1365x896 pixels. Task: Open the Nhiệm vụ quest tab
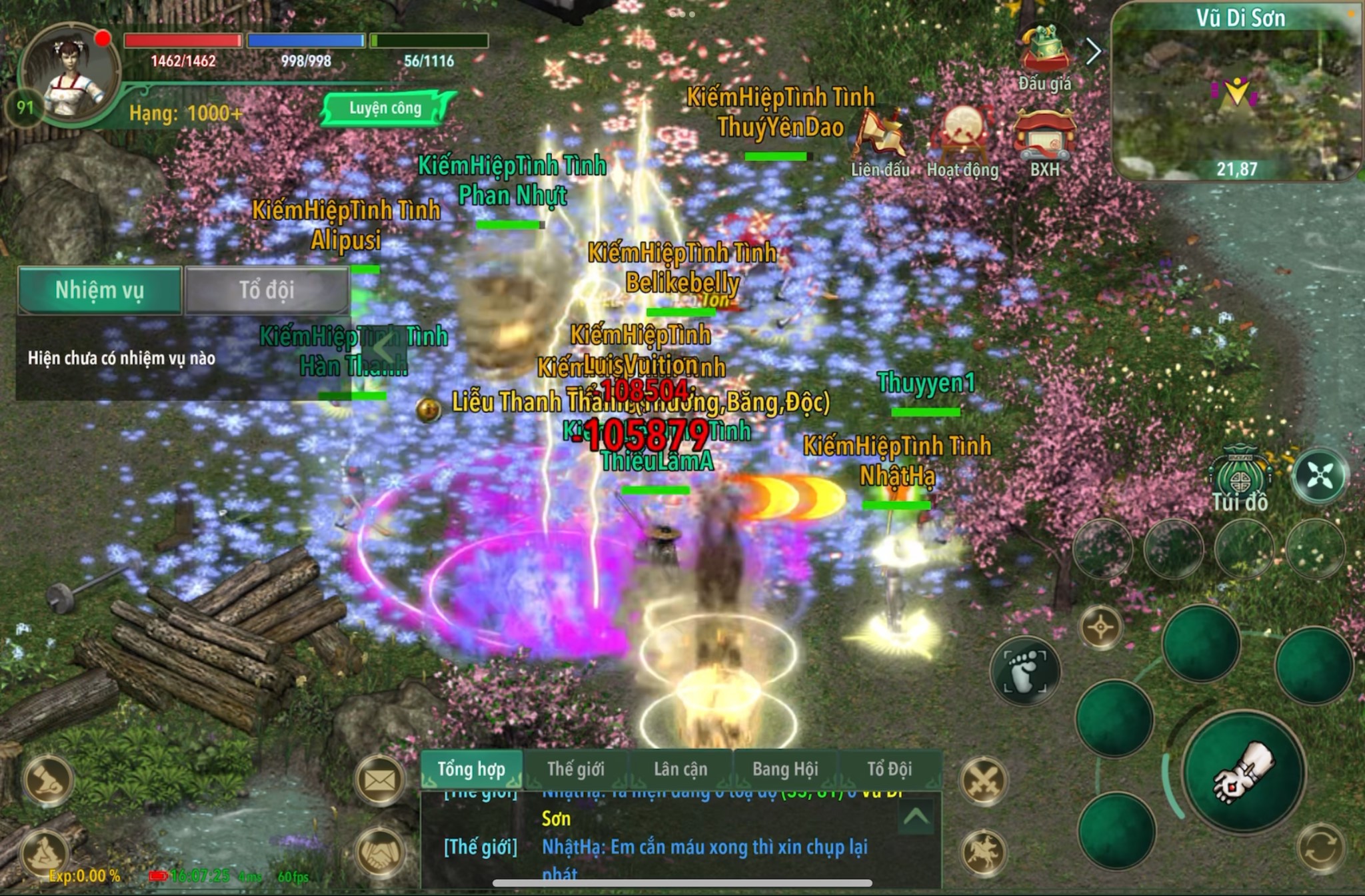pos(99,290)
